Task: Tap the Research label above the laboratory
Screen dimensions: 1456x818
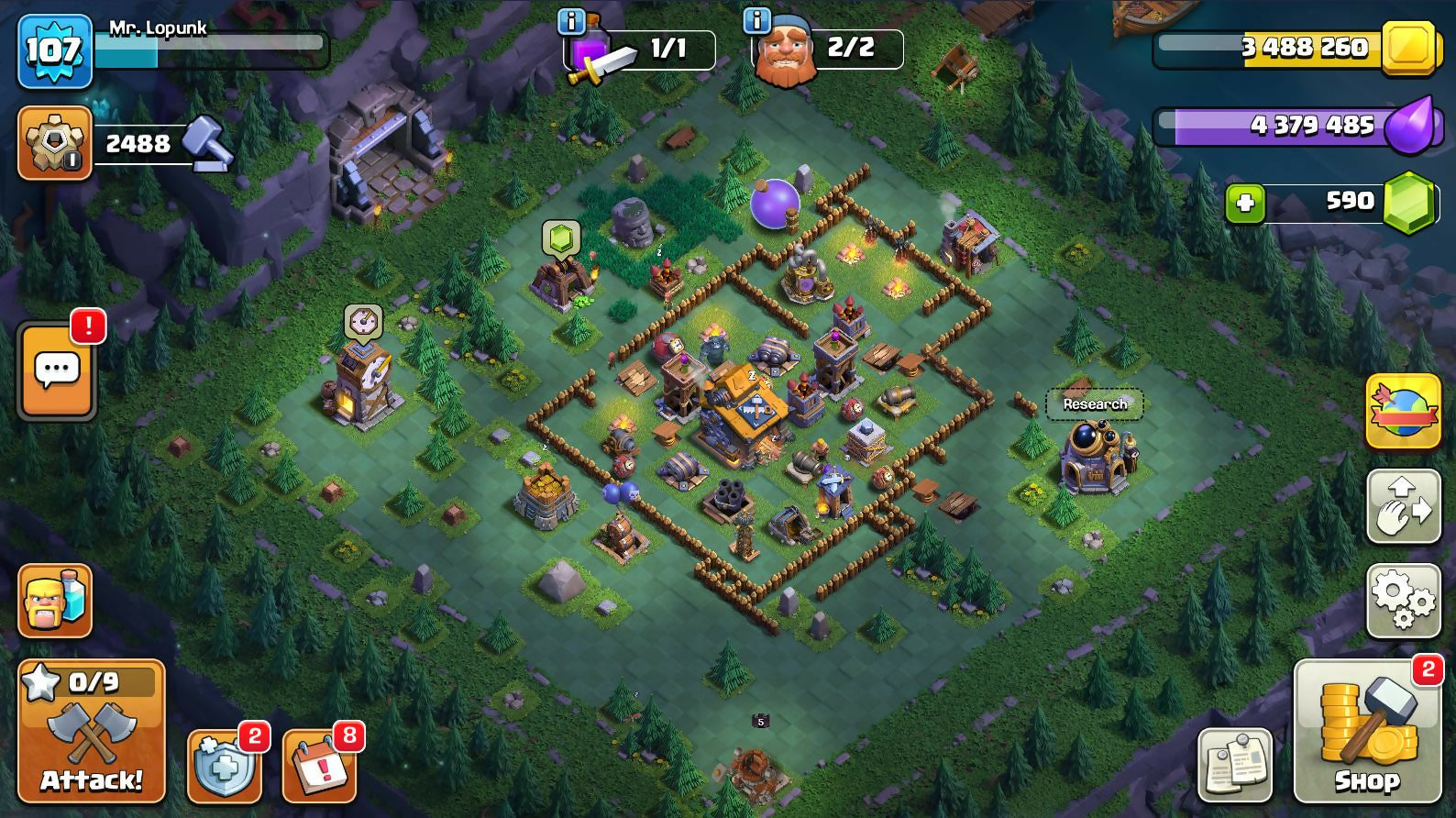Action: click(x=1095, y=403)
